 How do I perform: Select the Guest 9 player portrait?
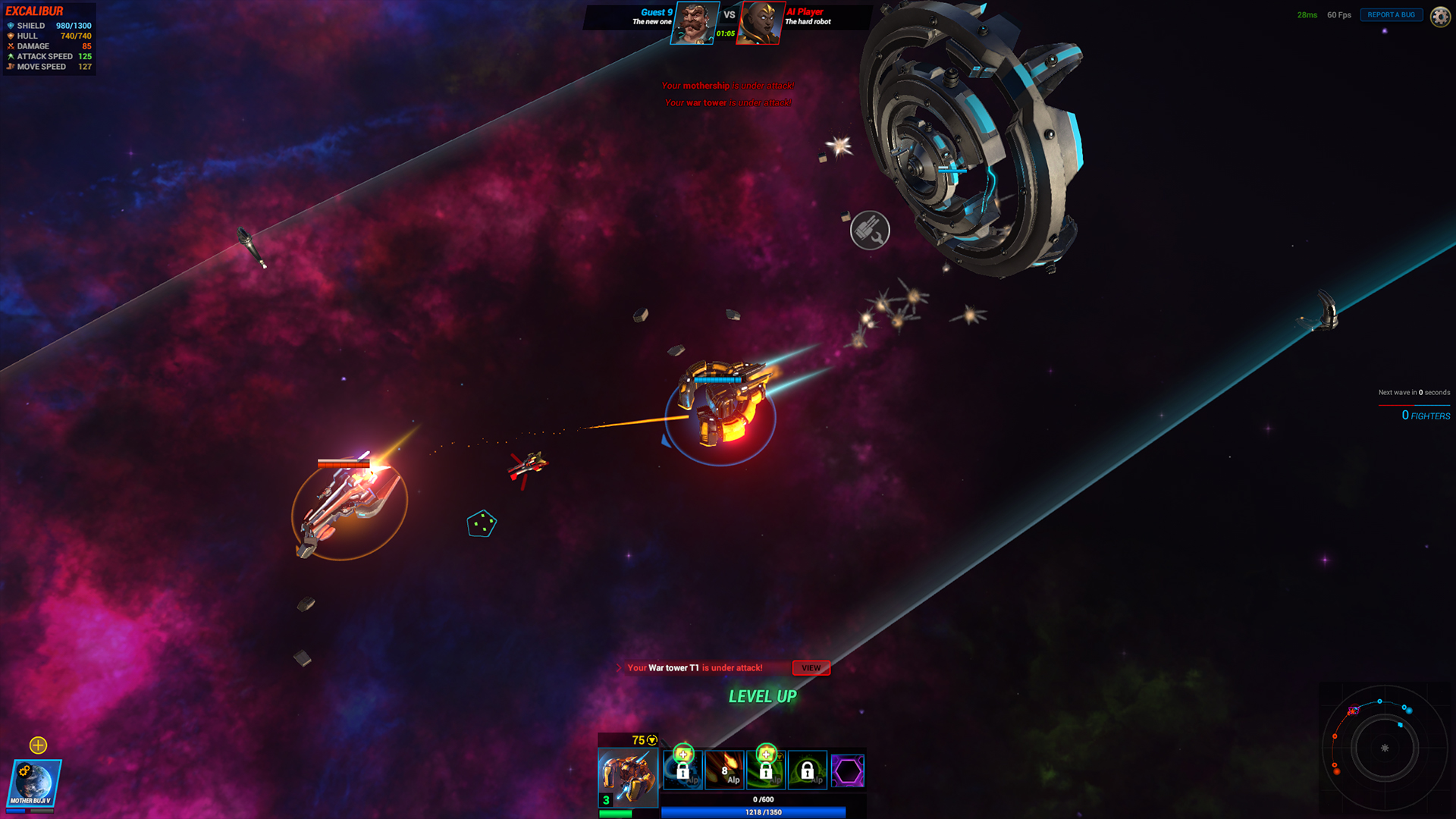[x=695, y=24]
